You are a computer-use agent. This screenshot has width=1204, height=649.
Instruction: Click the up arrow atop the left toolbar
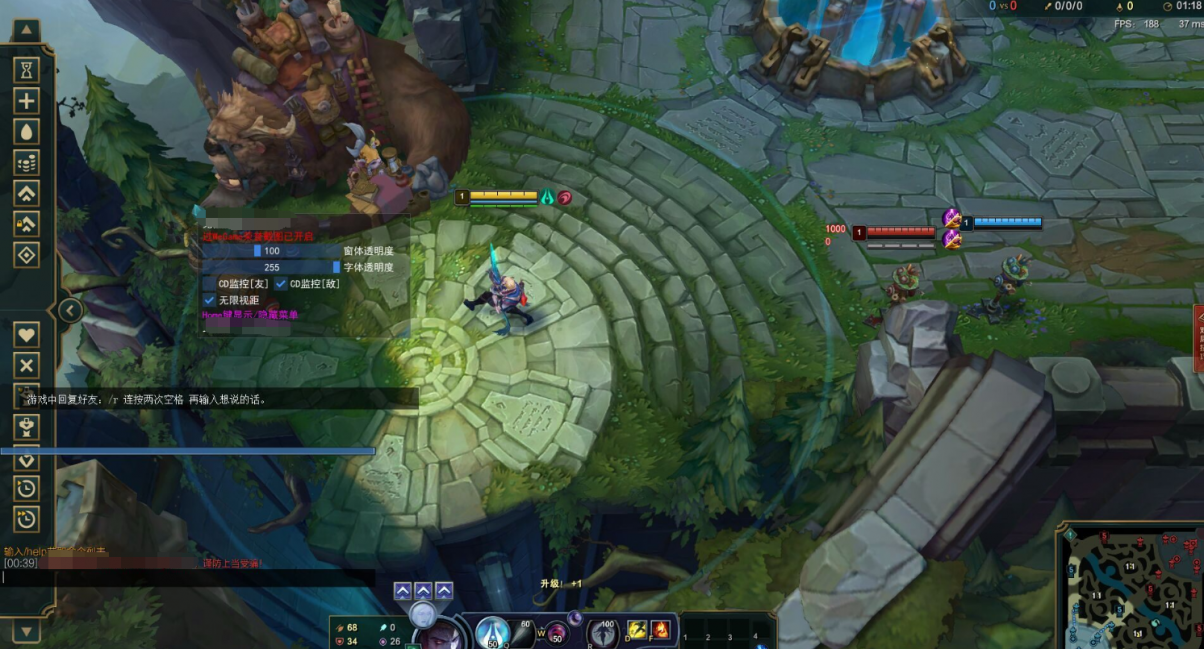[x=26, y=31]
